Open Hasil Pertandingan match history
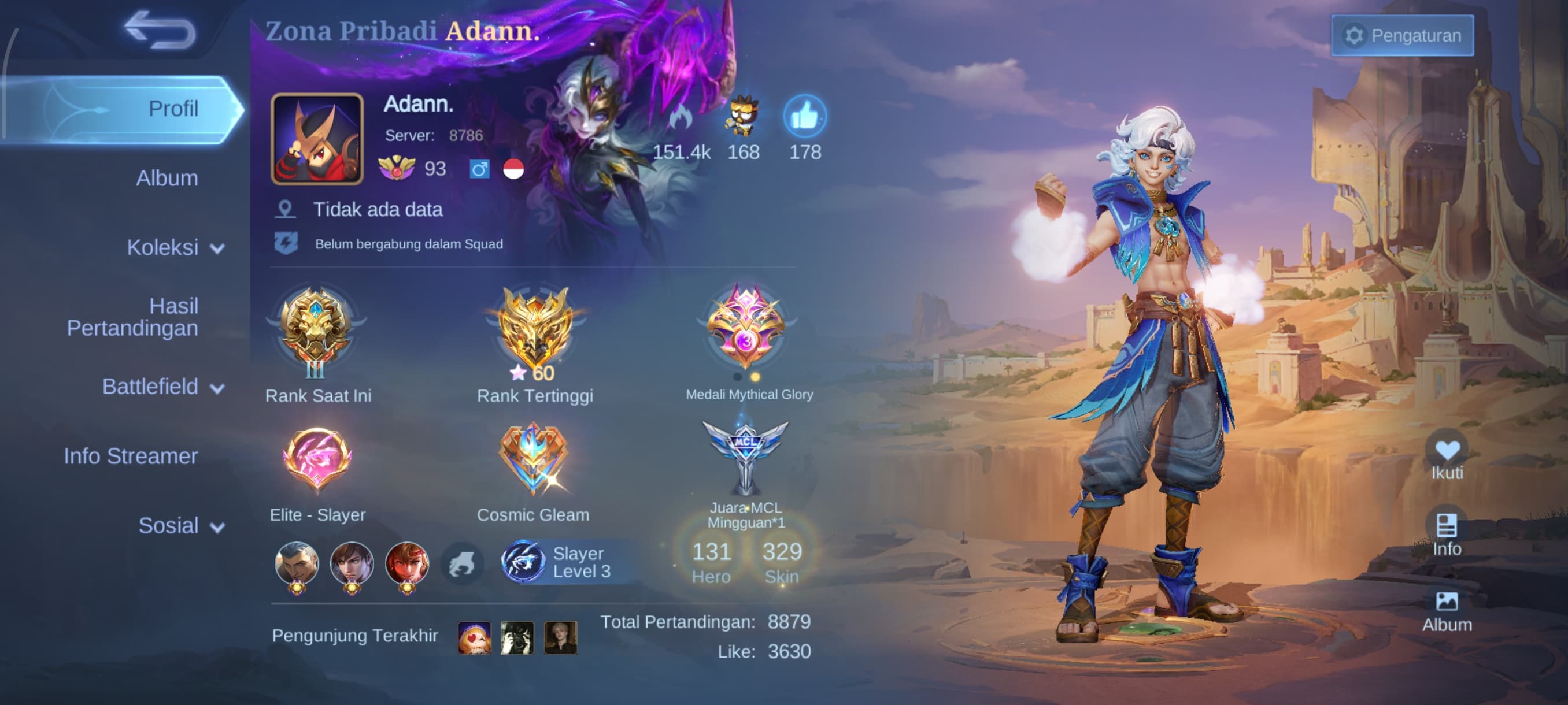Image resolution: width=1568 pixels, height=705 pixels. click(133, 317)
